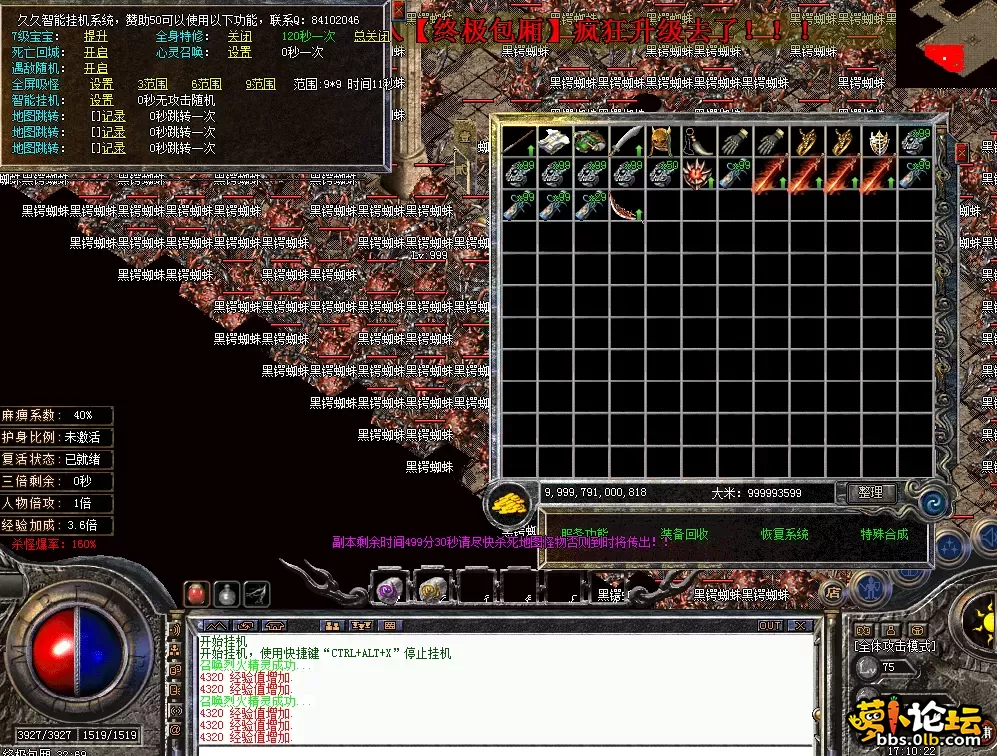This screenshot has width=997, height=756.
Task: Open 装备回收 equipment recycling
Action: pyautogui.click(x=684, y=535)
